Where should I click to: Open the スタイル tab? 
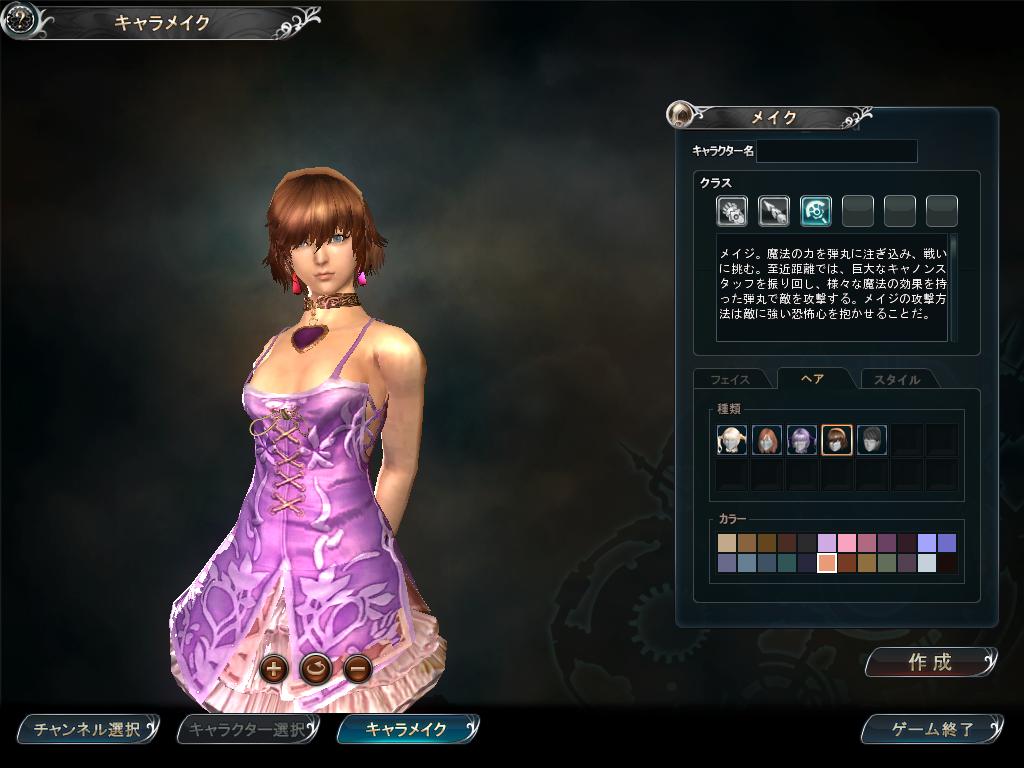896,380
